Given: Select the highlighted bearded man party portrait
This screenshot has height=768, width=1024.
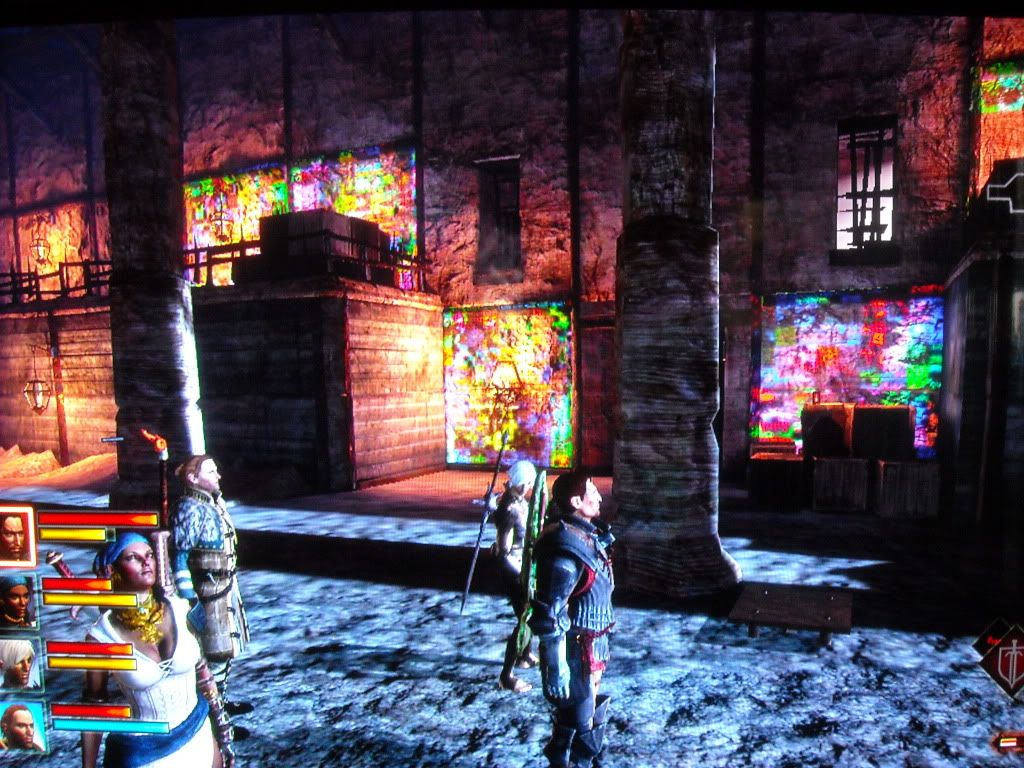Looking at the screenshot, I should 16,536.
